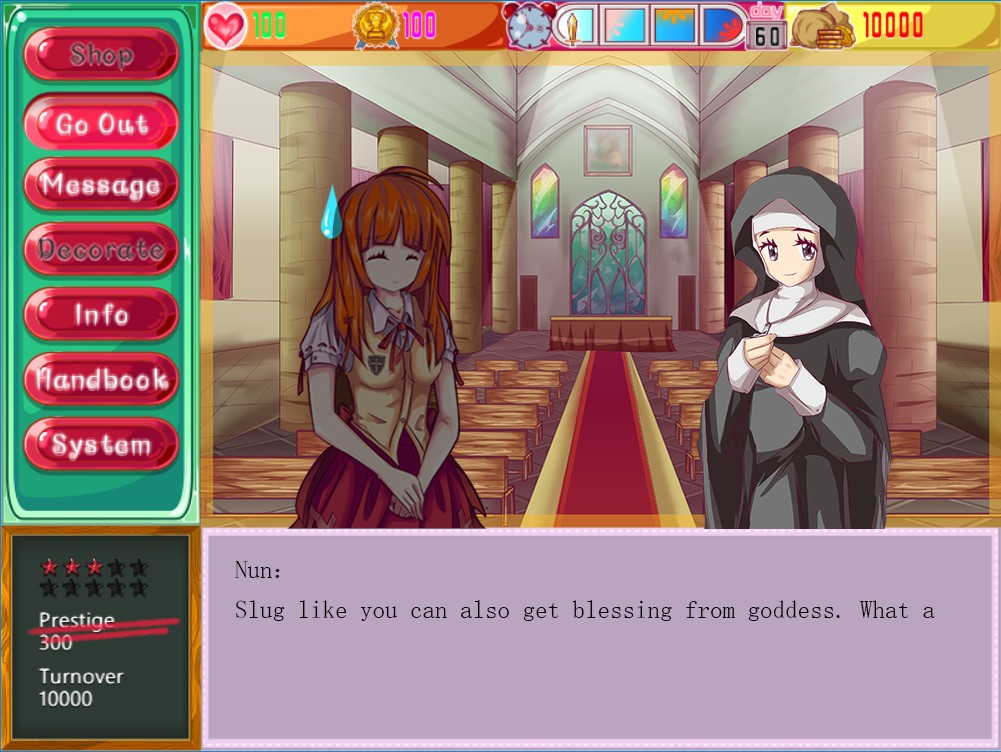Advance the Nun's dialogue text box
This screenshot has width=1001, height=752.
600,638
